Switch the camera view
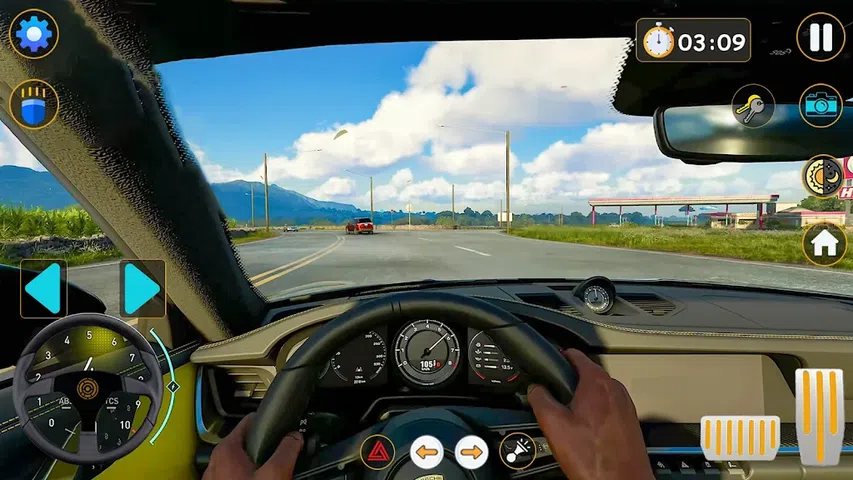The image size is (853, 480). tap(820, 105)
